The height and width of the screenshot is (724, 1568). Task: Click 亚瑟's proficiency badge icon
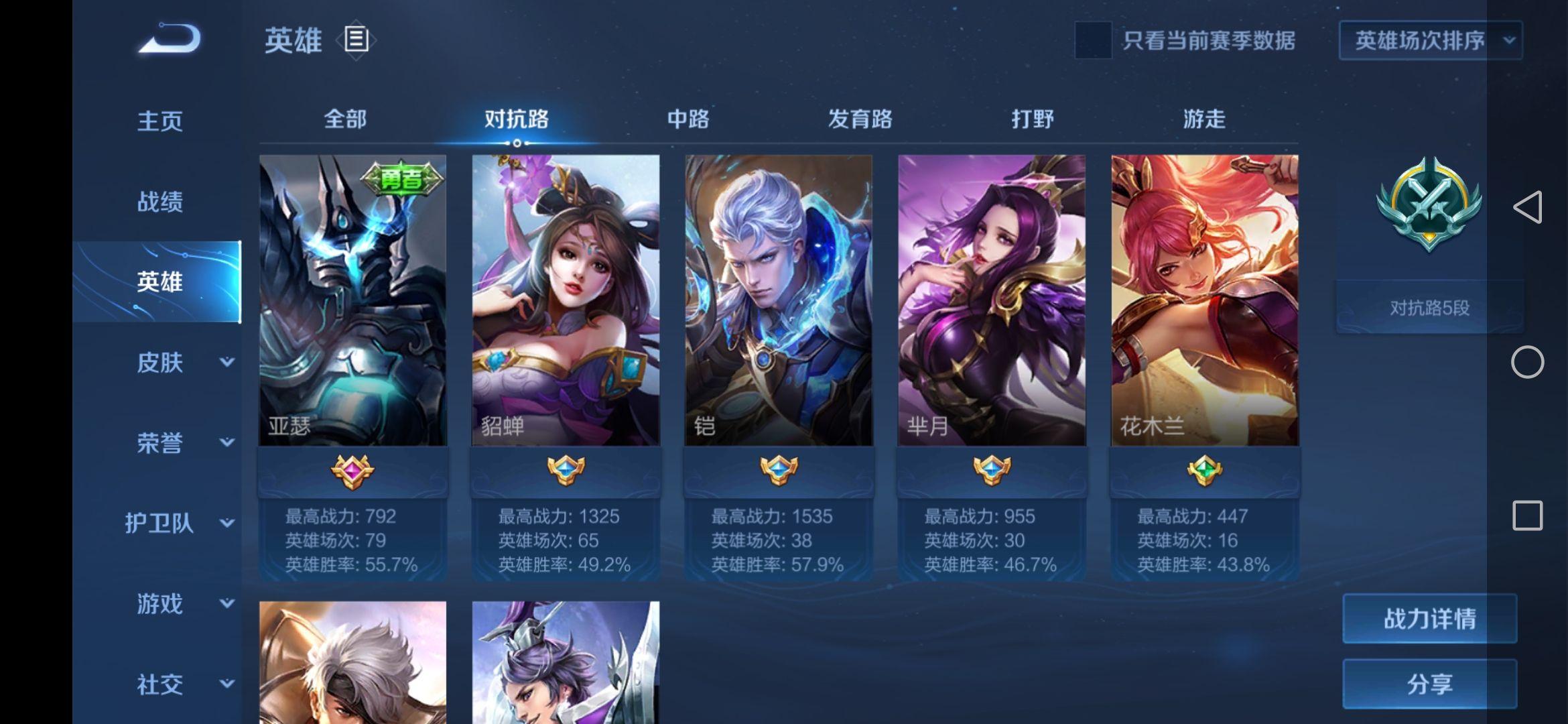[353, 471]
